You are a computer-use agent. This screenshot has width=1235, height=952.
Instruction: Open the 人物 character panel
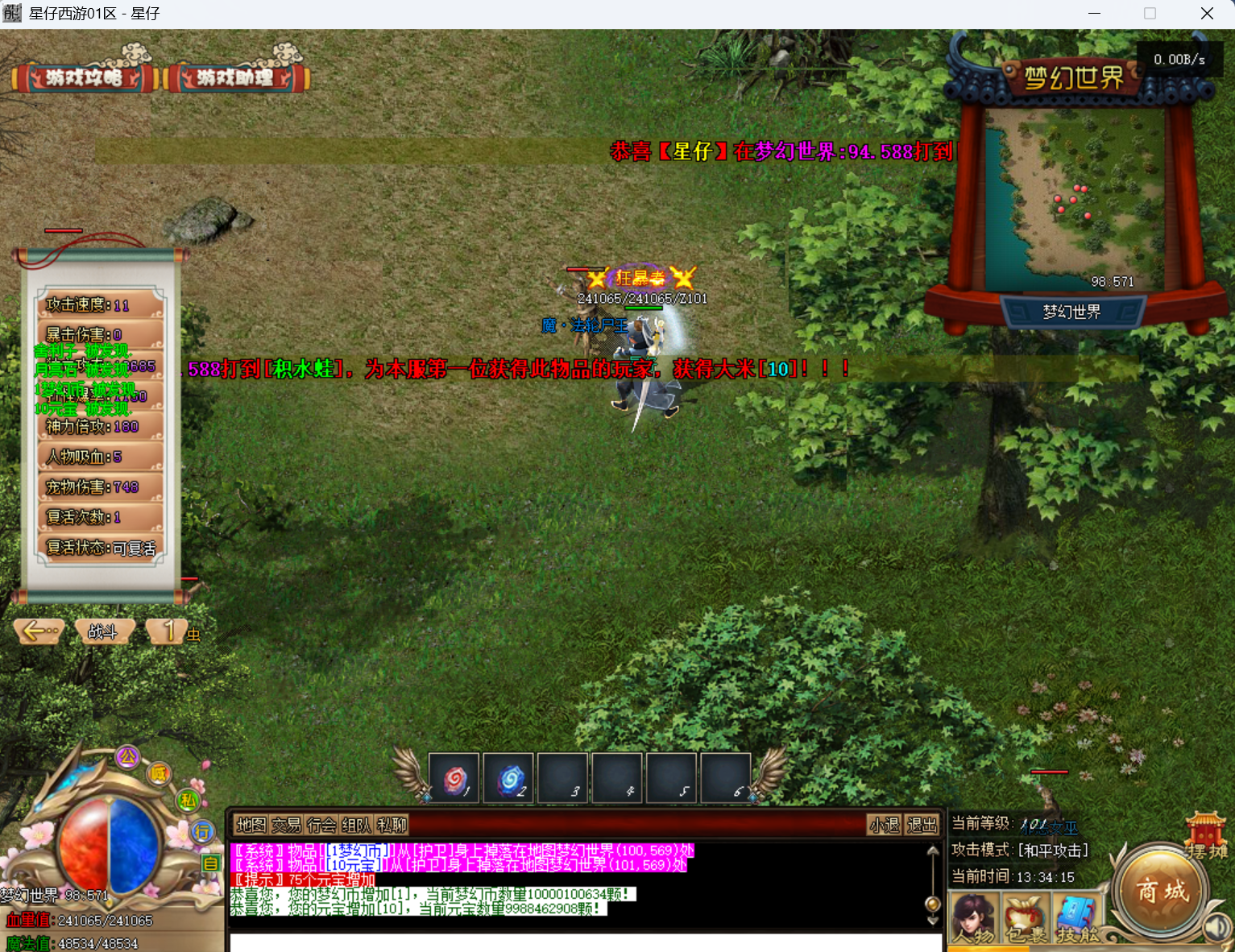click(973, 918)
